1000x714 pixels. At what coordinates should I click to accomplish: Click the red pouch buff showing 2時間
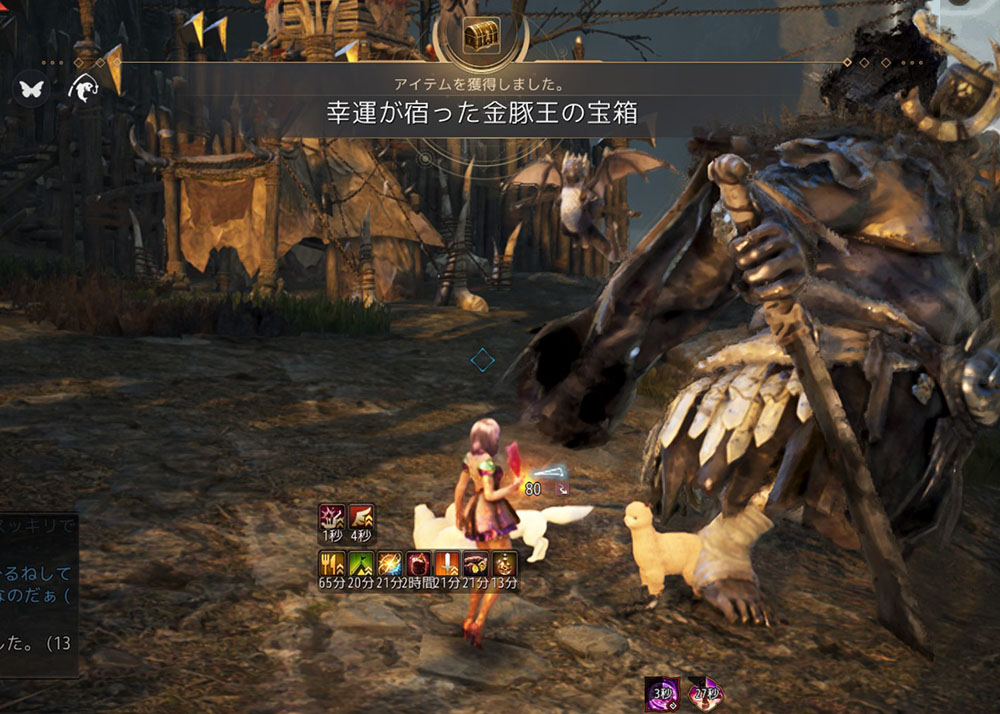click(x=418, y=563)
